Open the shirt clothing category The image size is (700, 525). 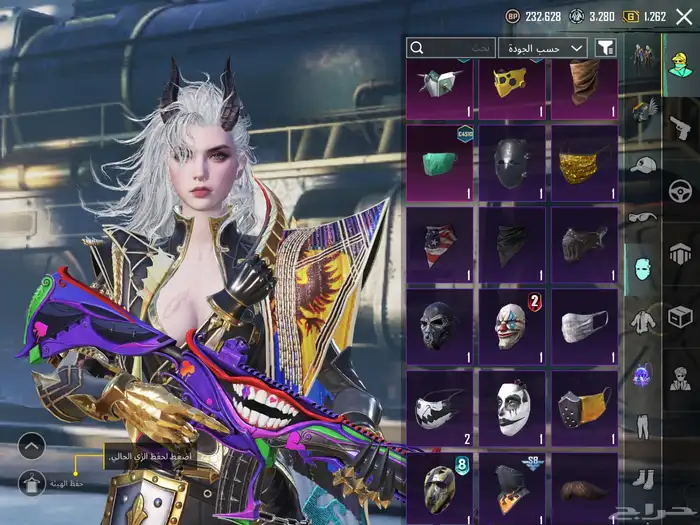point(643,321)
